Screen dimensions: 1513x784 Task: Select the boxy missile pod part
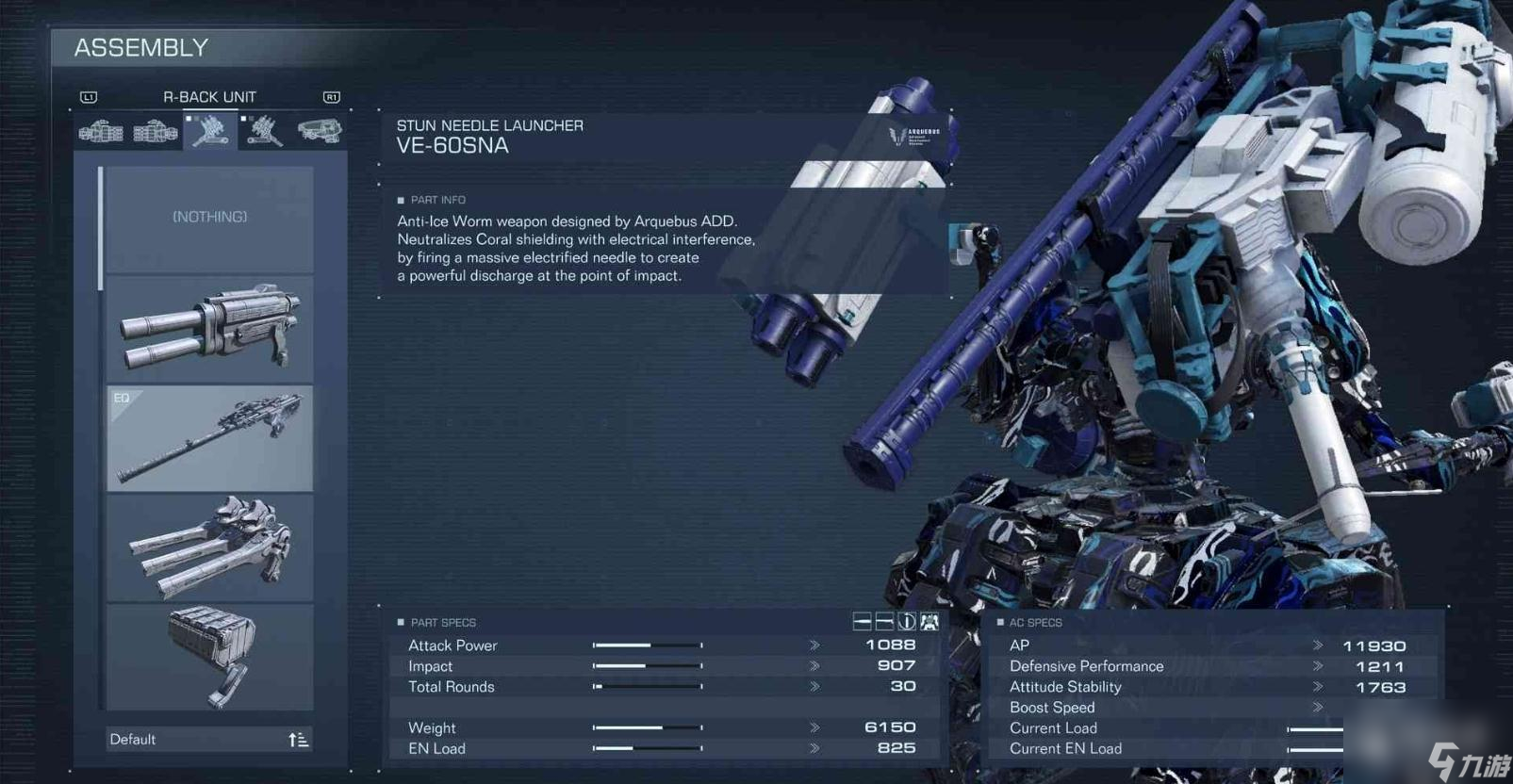[209, 657]
